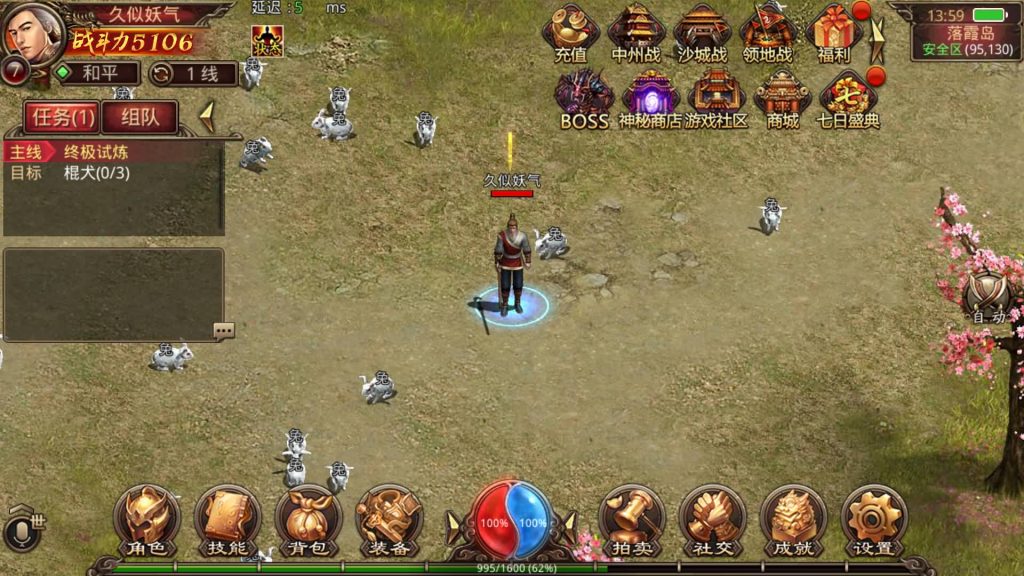Open the 设置 settings gear

[874, 520]
